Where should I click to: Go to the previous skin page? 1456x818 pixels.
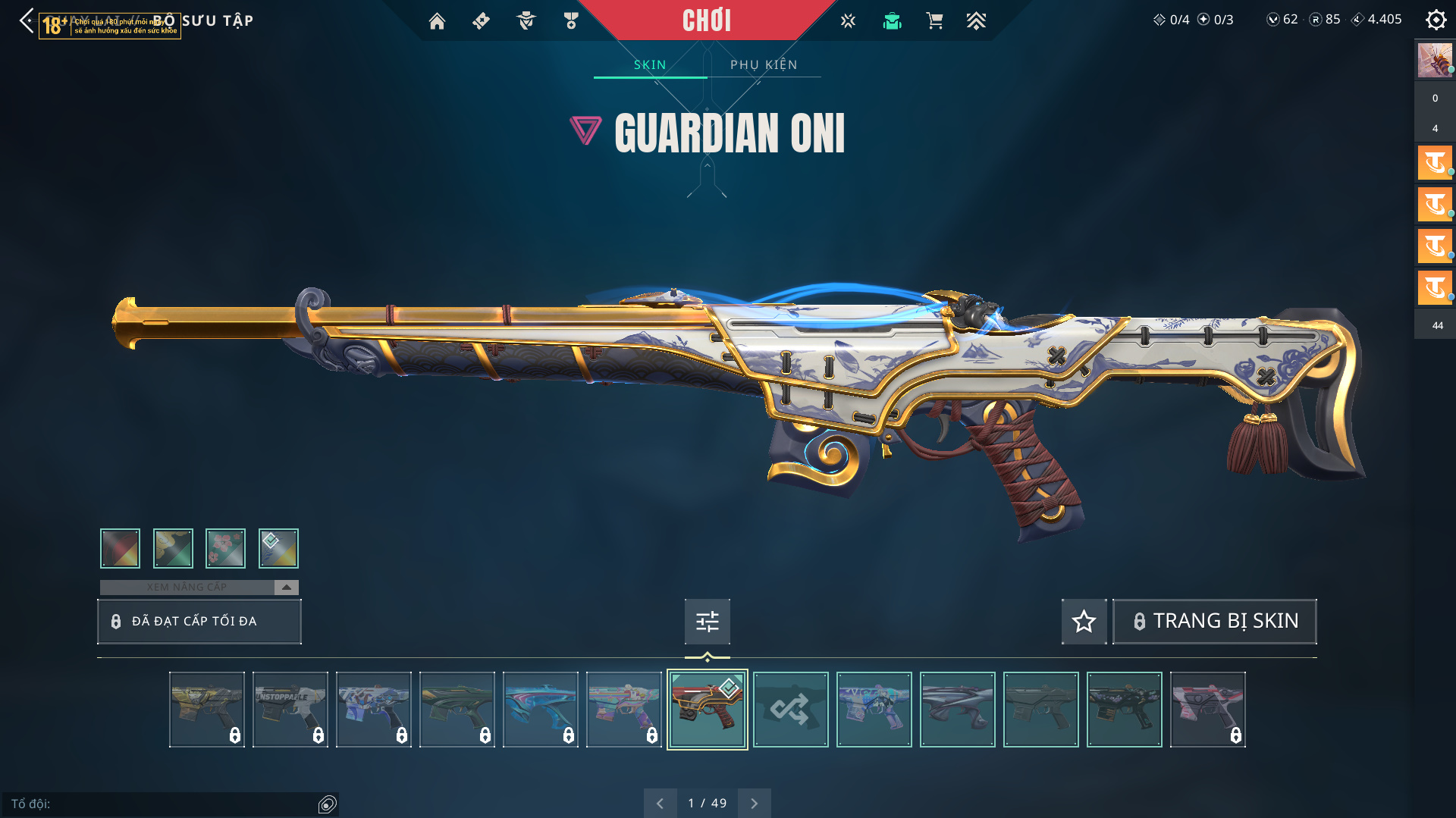(660, 803)
